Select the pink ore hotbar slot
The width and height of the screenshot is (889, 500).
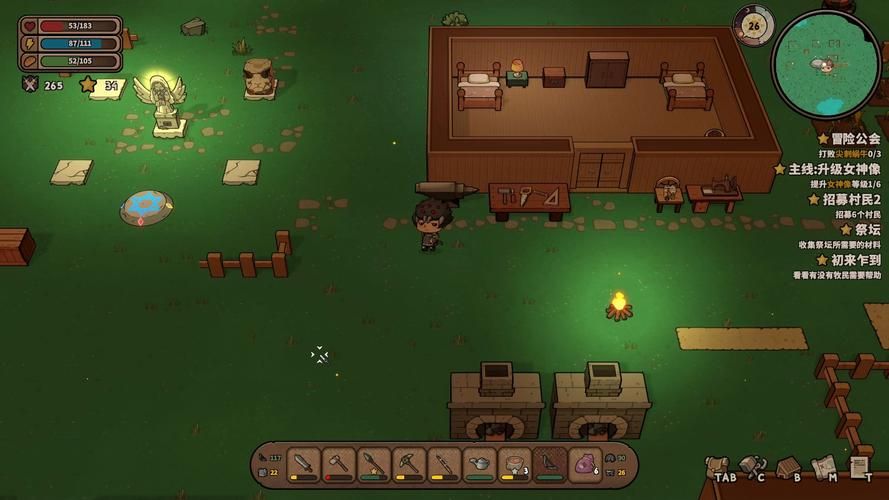point(584,465)
